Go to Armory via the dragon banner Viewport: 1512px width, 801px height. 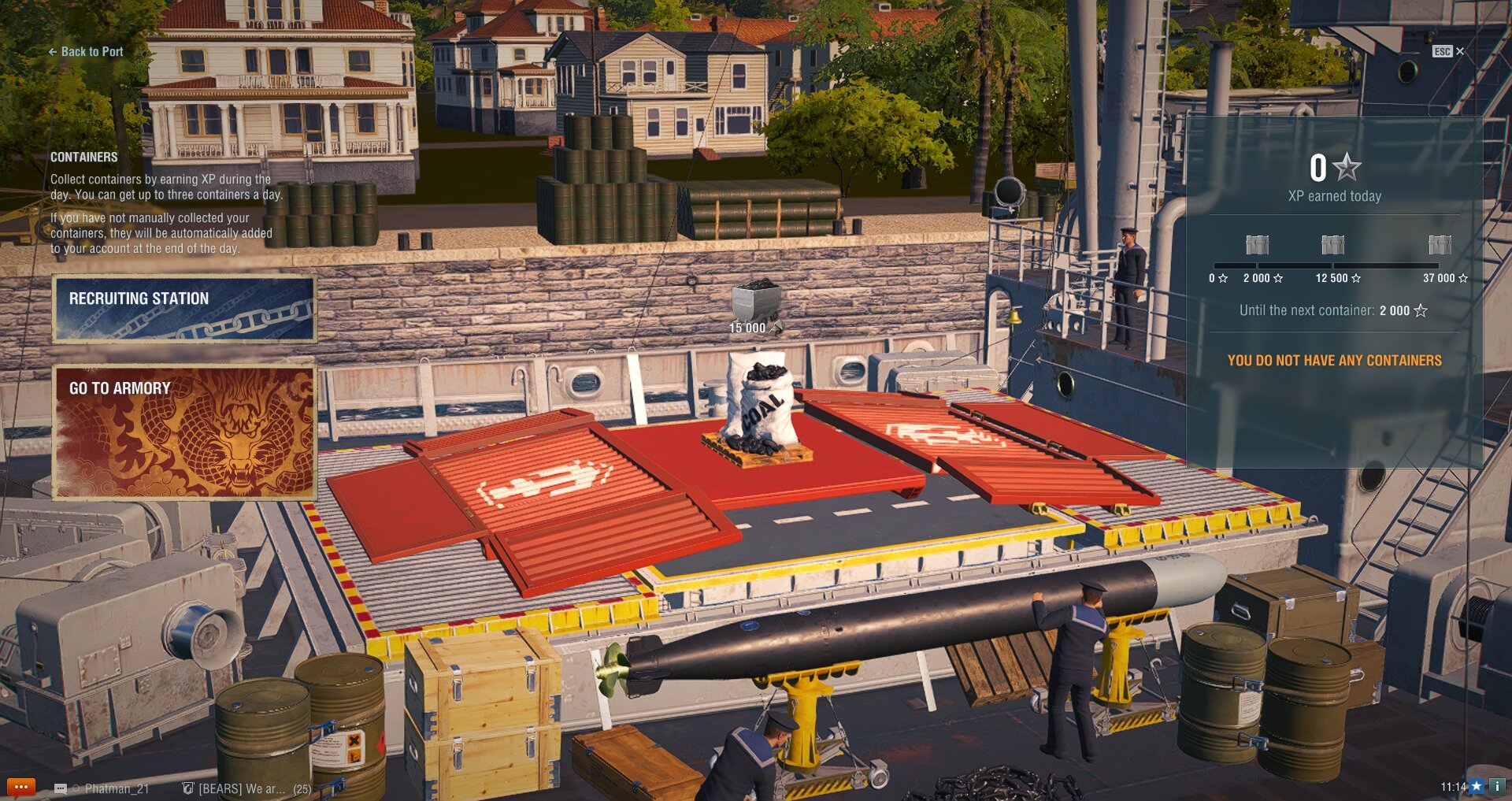point(184,432)
